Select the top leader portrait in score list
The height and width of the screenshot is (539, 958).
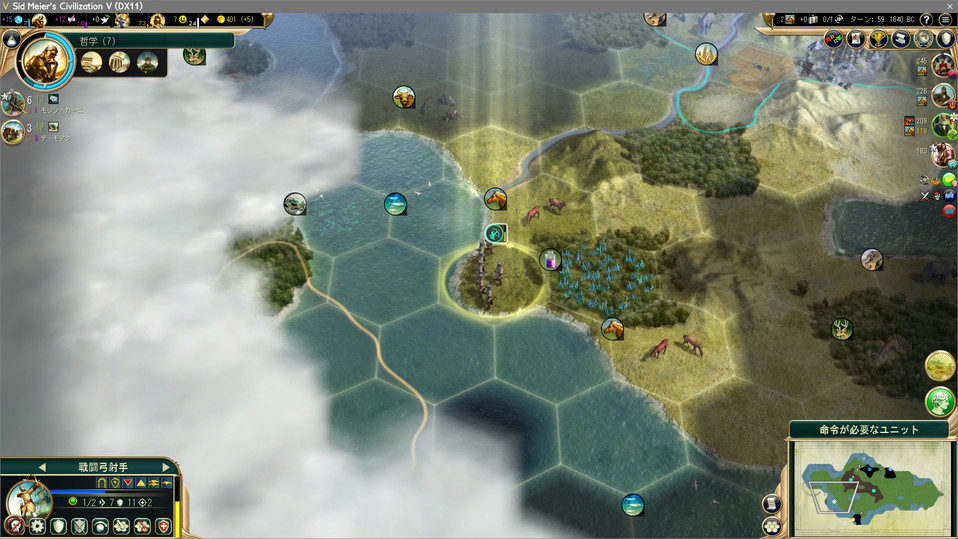tap(942, 67)
